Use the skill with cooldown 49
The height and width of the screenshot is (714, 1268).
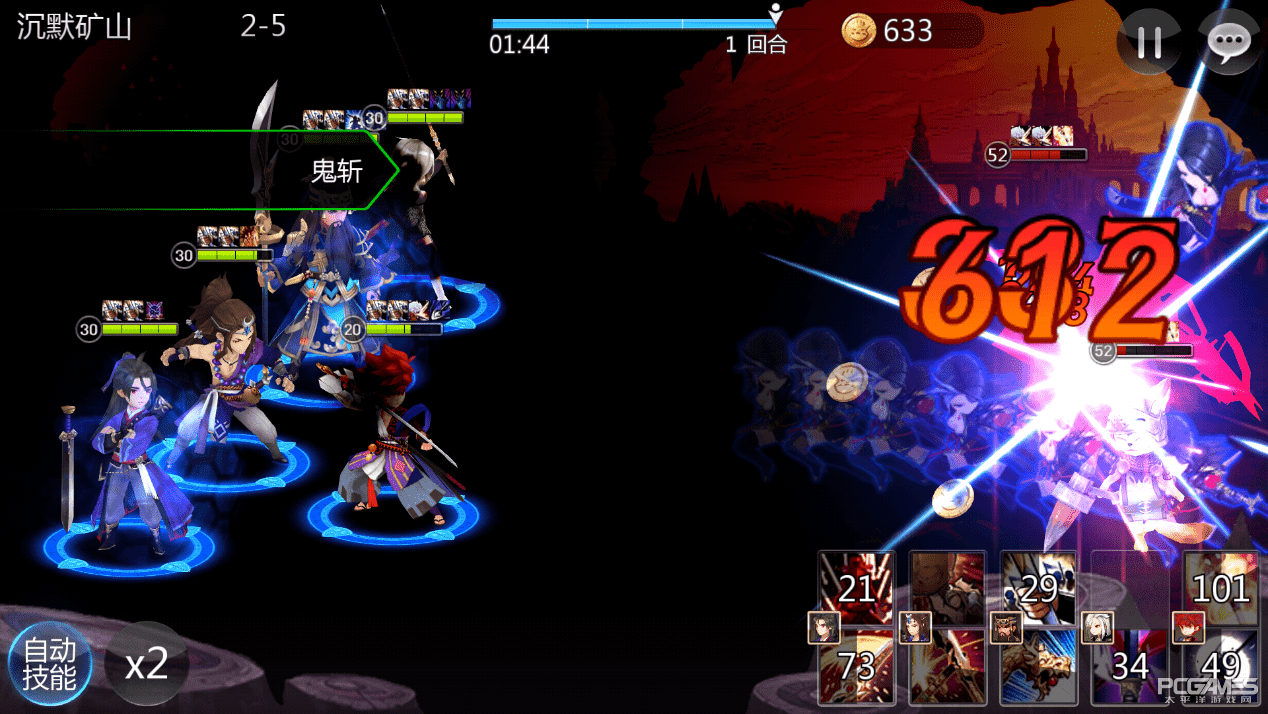[x=1221, y=667]
